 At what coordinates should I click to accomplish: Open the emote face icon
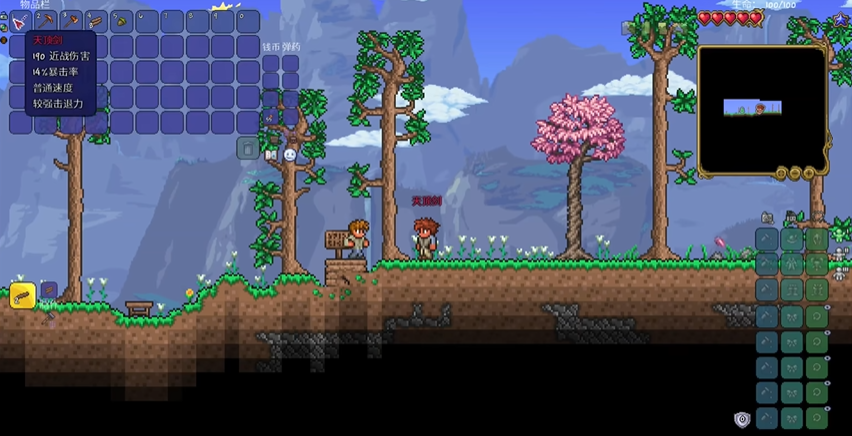[x=289, y=155]
